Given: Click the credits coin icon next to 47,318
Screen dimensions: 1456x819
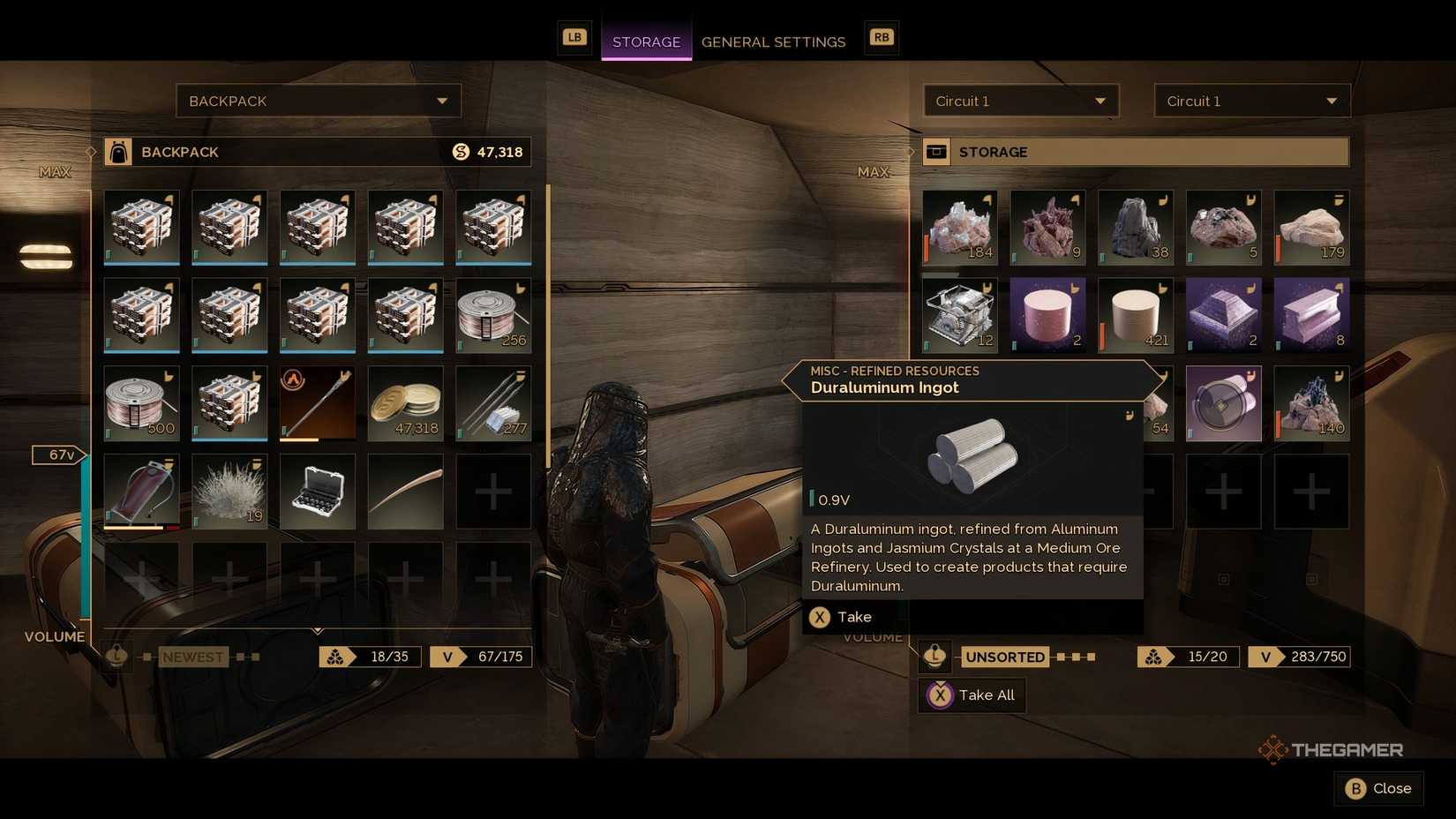Looking at the screenshot, I should point(459,152).
